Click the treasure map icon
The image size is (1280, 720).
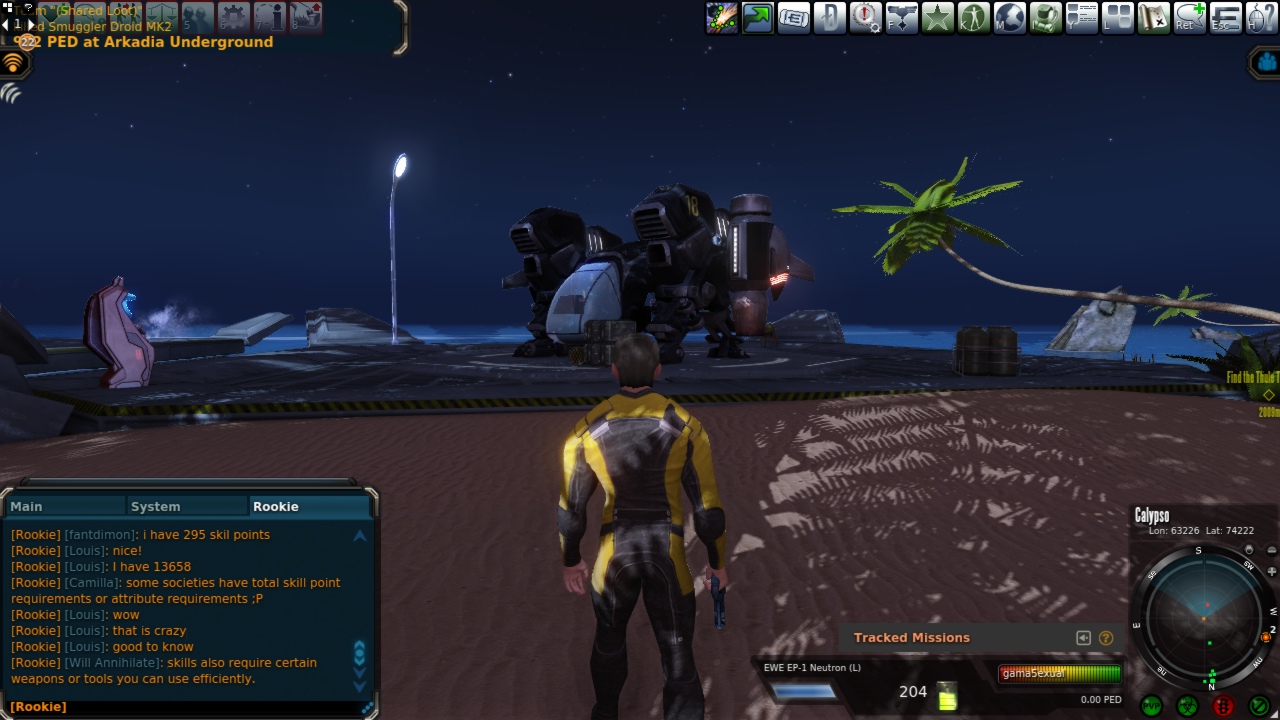1153,17
